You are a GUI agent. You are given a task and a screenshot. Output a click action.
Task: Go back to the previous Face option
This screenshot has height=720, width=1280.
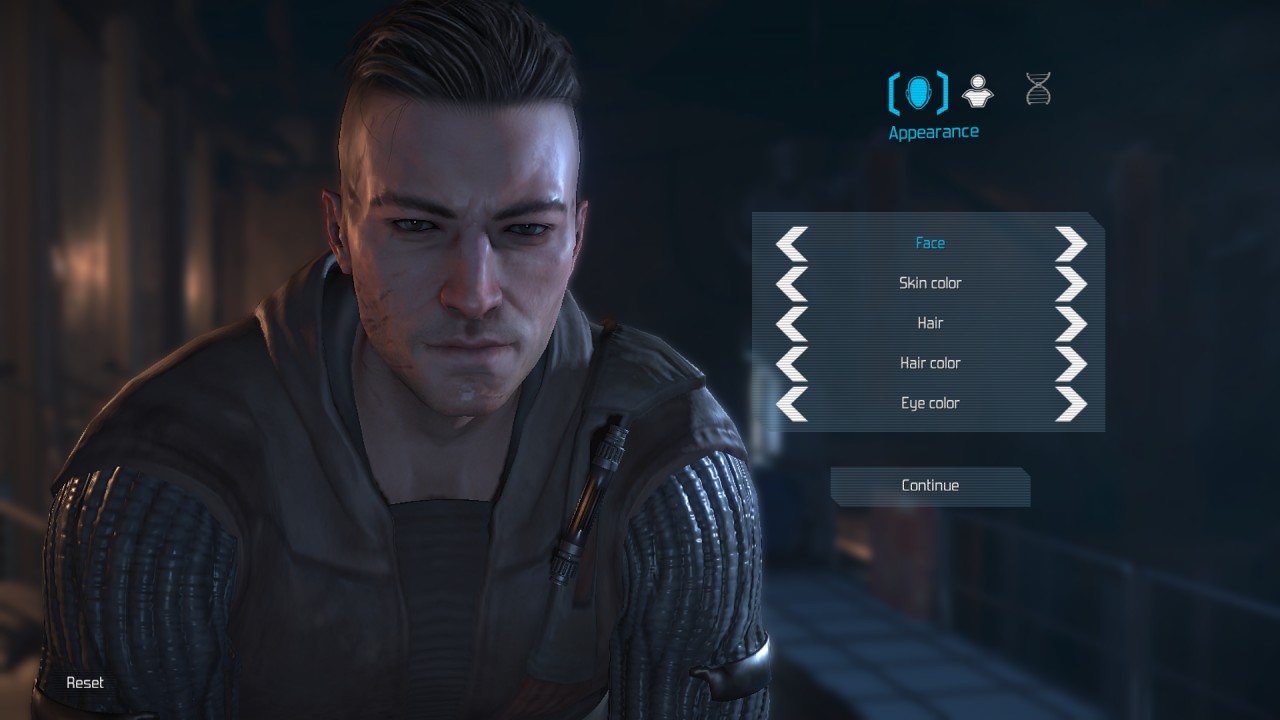pos(792,243)
